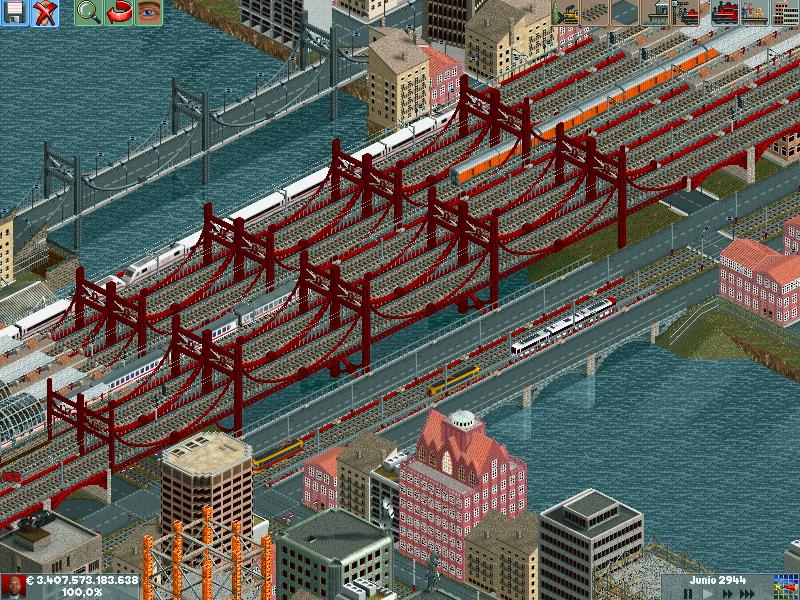Viewport: 800px width, 600px height.
Task: Pause the game simulation
Action: click(x=688, y=593)
